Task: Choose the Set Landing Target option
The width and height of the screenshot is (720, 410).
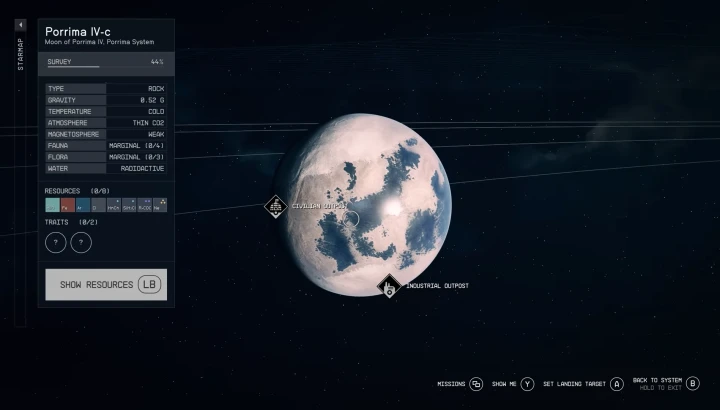Action: coord(616,383)
